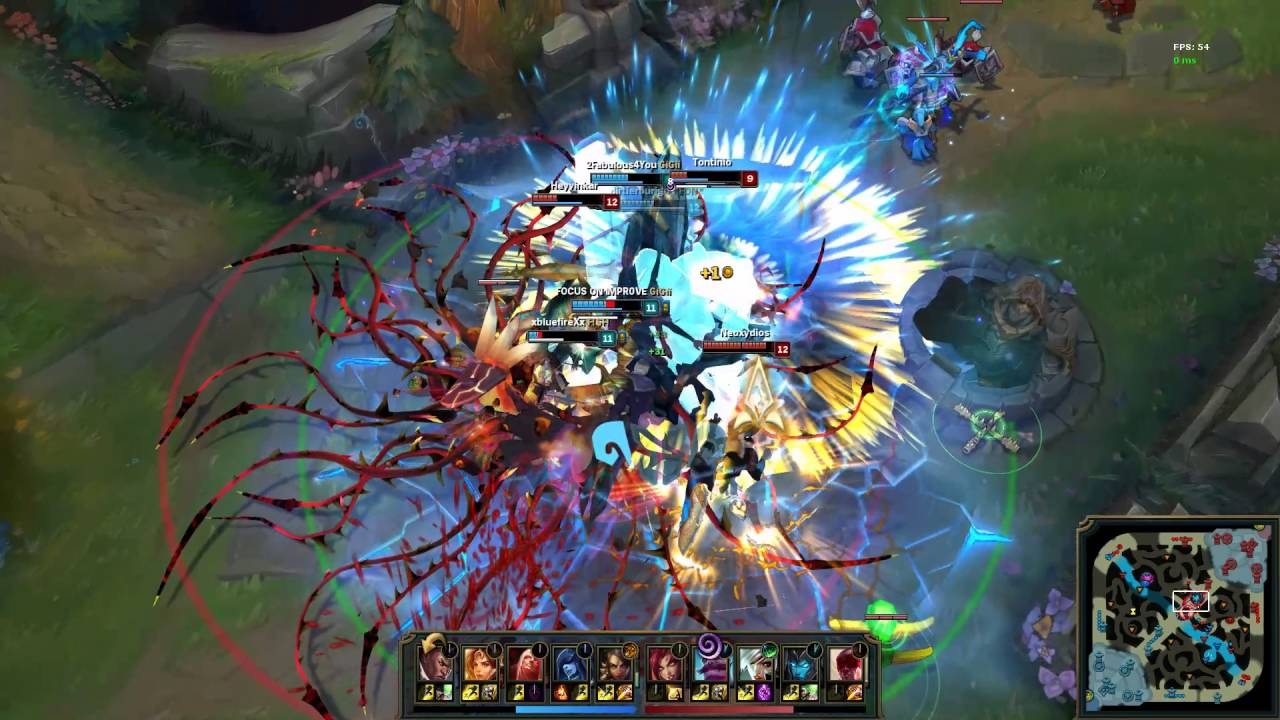1280x720 pixels.
Task: Select the orange-haired champion portrait
Action: click(x=480, y=663)
